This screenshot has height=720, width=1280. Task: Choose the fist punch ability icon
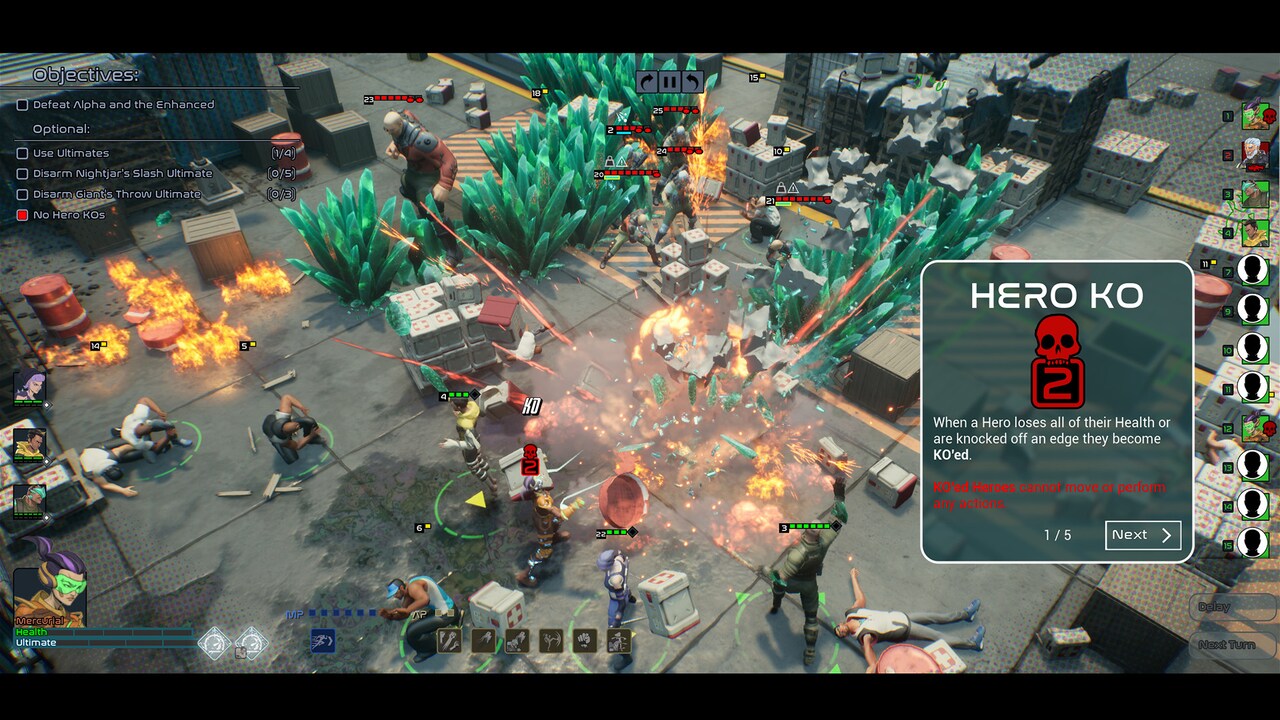pos(585,641)
